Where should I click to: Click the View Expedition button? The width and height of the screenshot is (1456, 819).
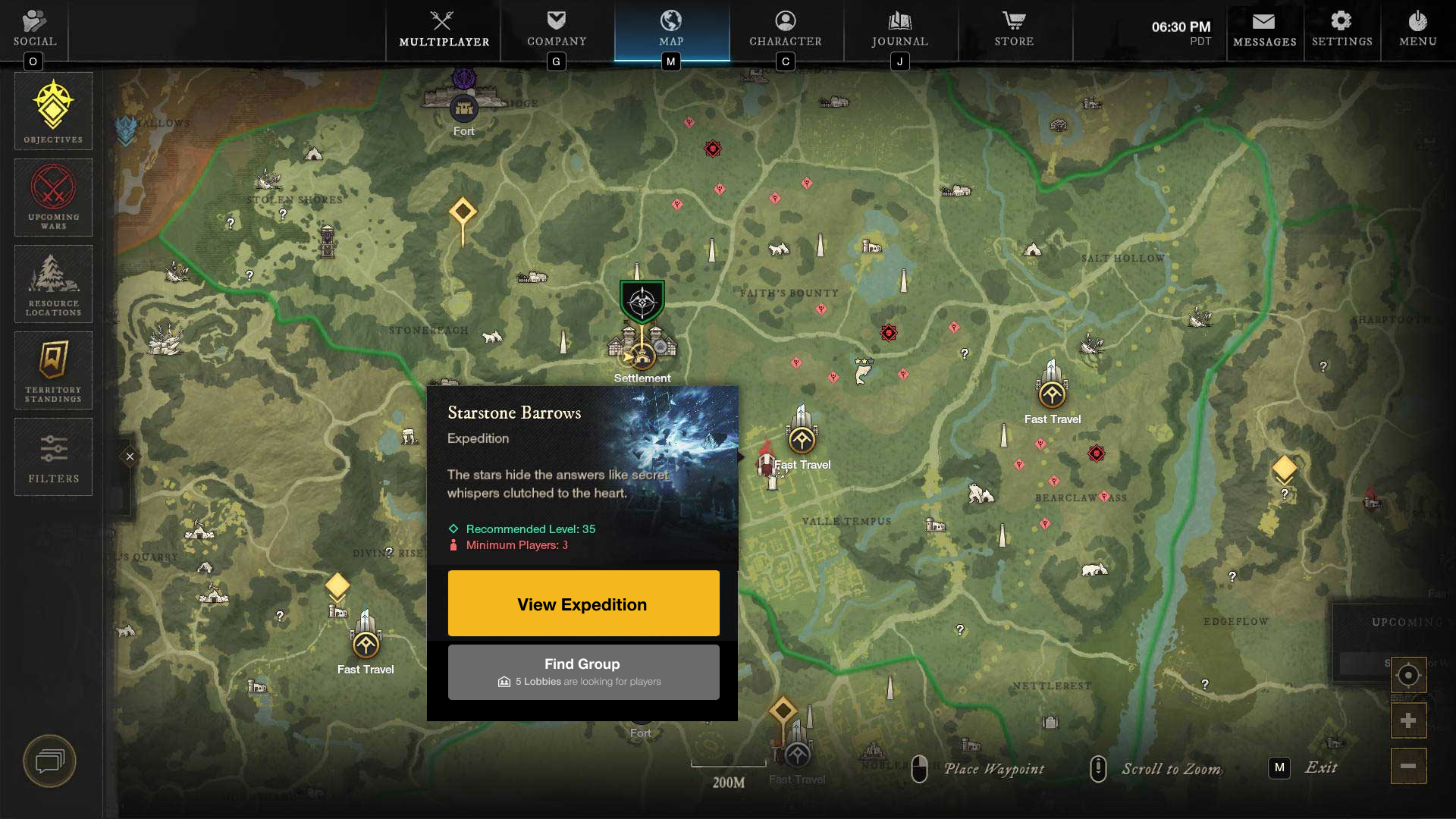[x=583, y=603]
